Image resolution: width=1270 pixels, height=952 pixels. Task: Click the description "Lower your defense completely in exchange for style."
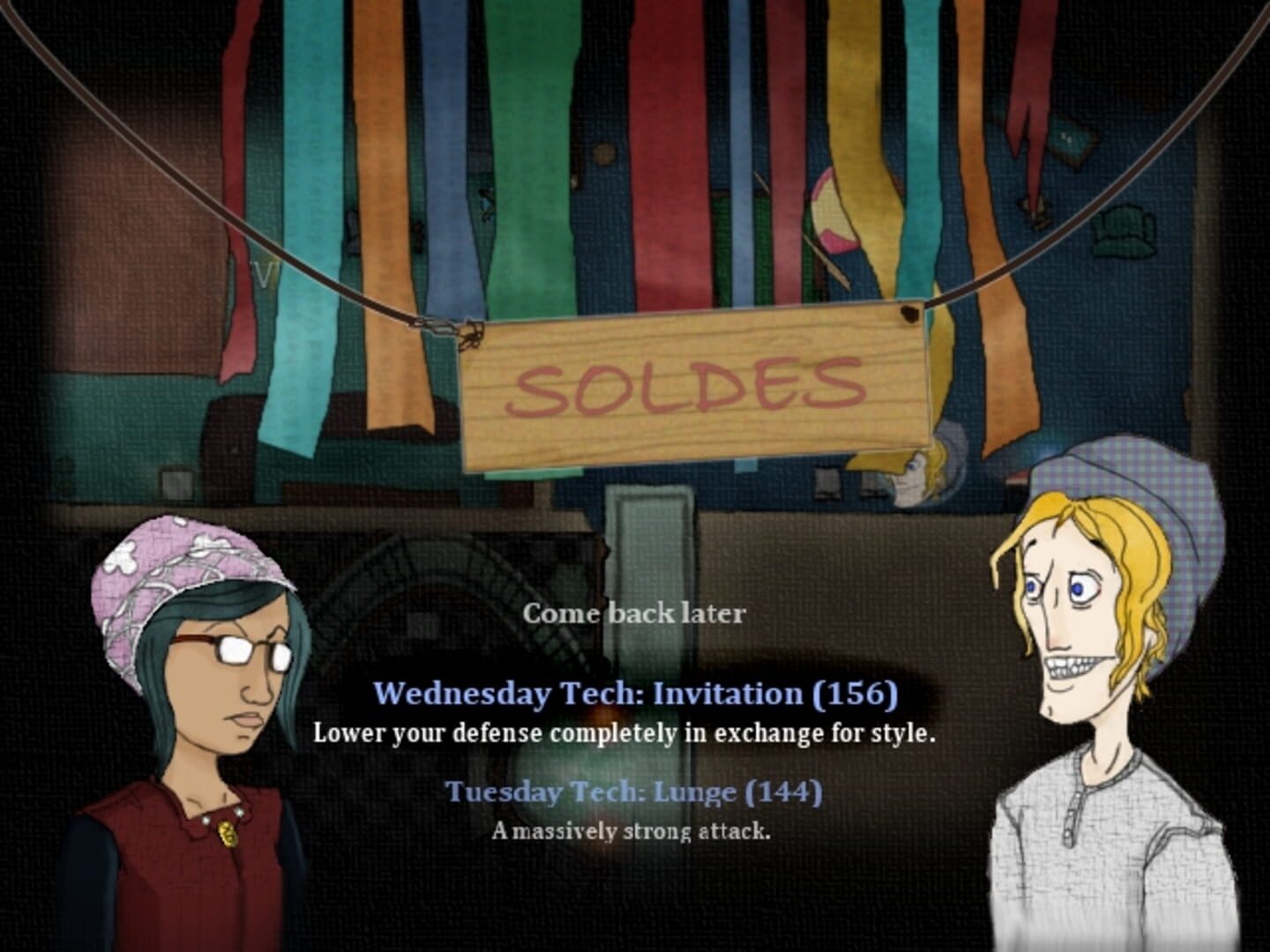(626, 732)
